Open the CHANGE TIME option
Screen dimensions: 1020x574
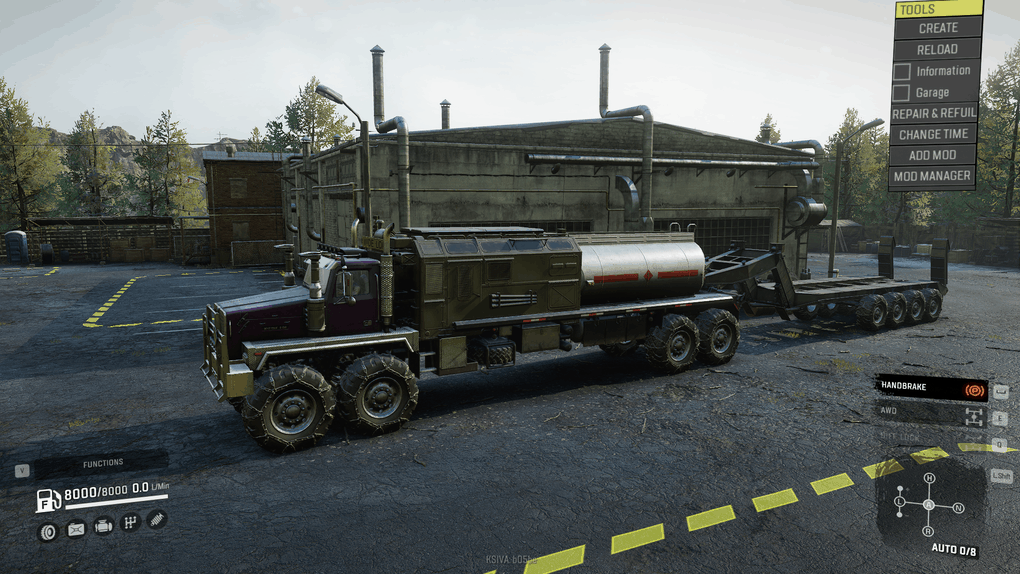click(x=933, y=134)
